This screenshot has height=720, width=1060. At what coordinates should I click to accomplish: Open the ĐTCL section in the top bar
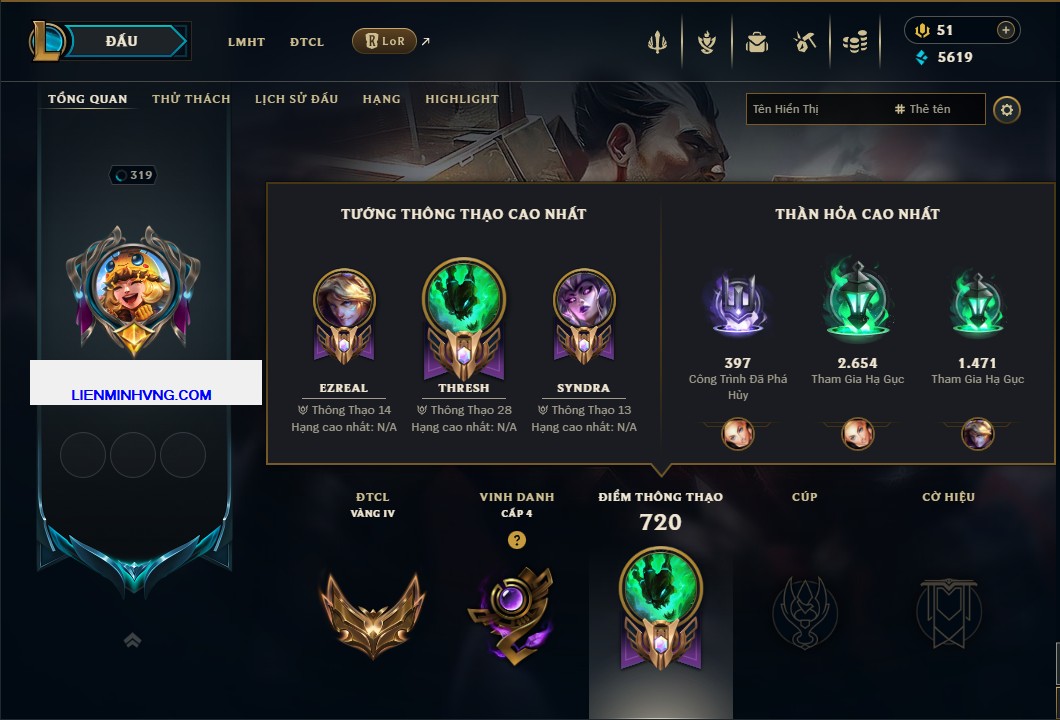pos(307,42)
